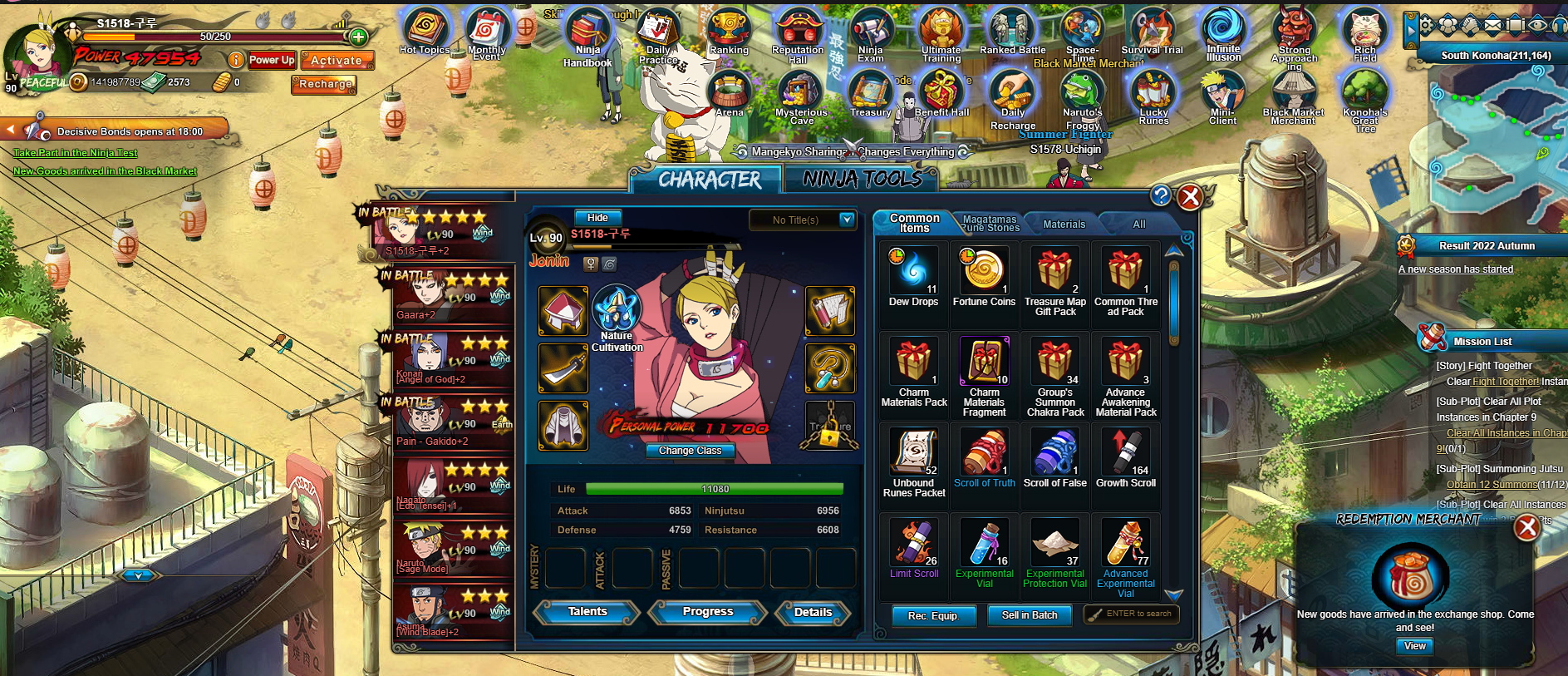
Task: Show character Details
Action: pyautogui.click(x=813, y=613)
